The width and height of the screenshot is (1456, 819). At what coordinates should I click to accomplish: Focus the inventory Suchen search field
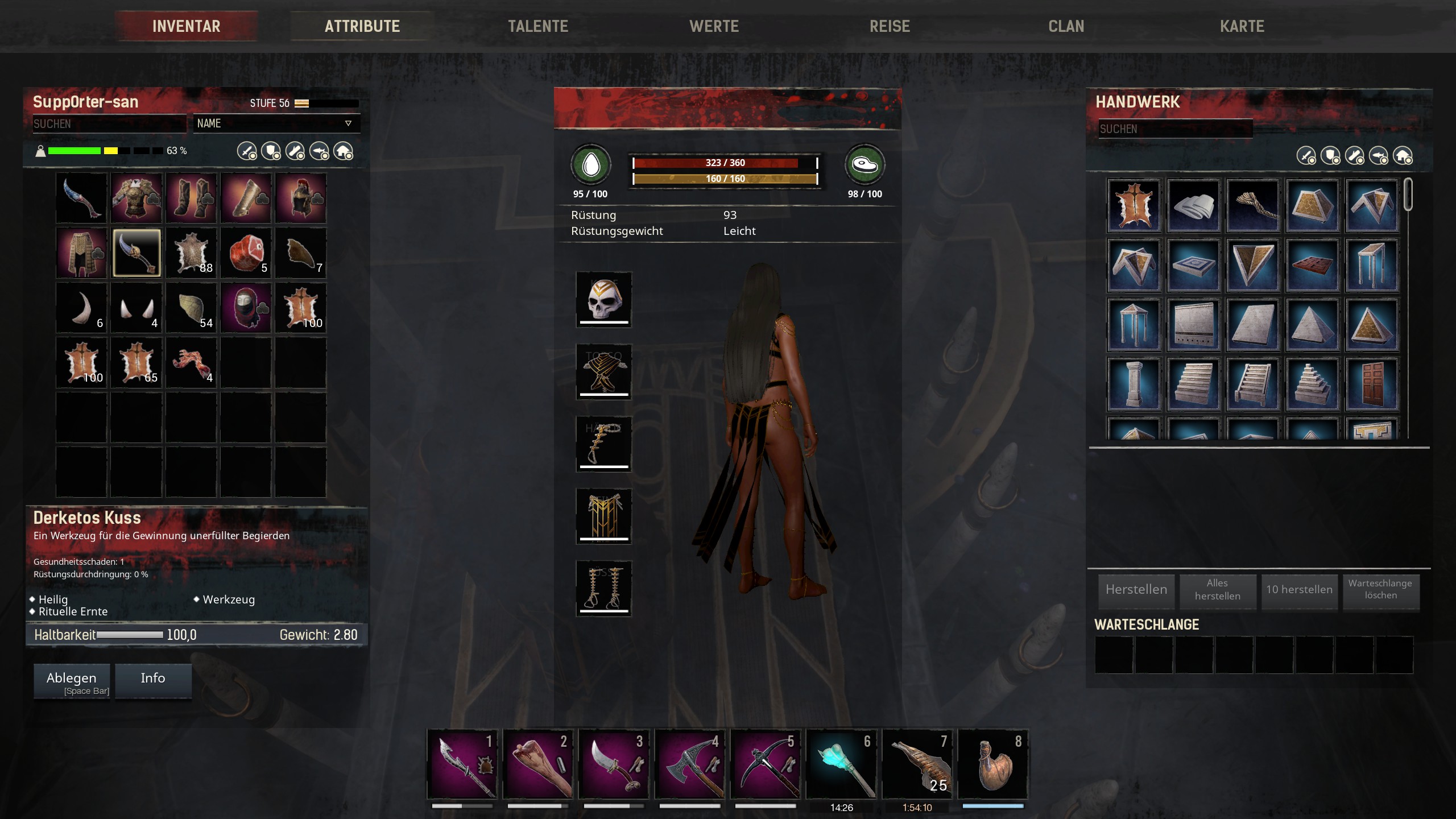[109, 124]
